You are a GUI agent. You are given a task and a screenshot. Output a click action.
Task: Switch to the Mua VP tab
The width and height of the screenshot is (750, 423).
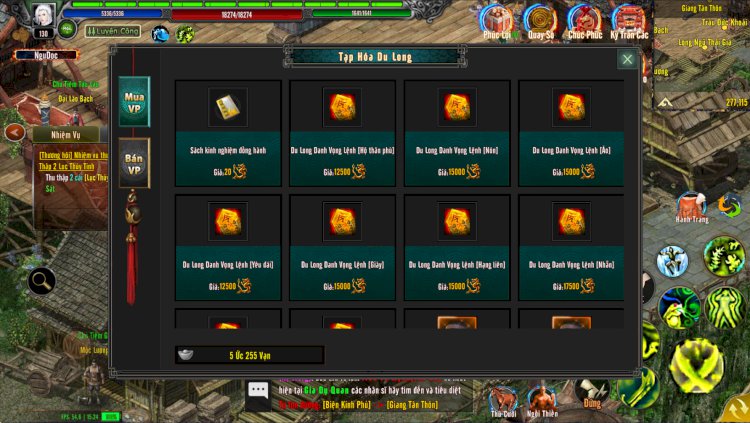pos(134,101)
